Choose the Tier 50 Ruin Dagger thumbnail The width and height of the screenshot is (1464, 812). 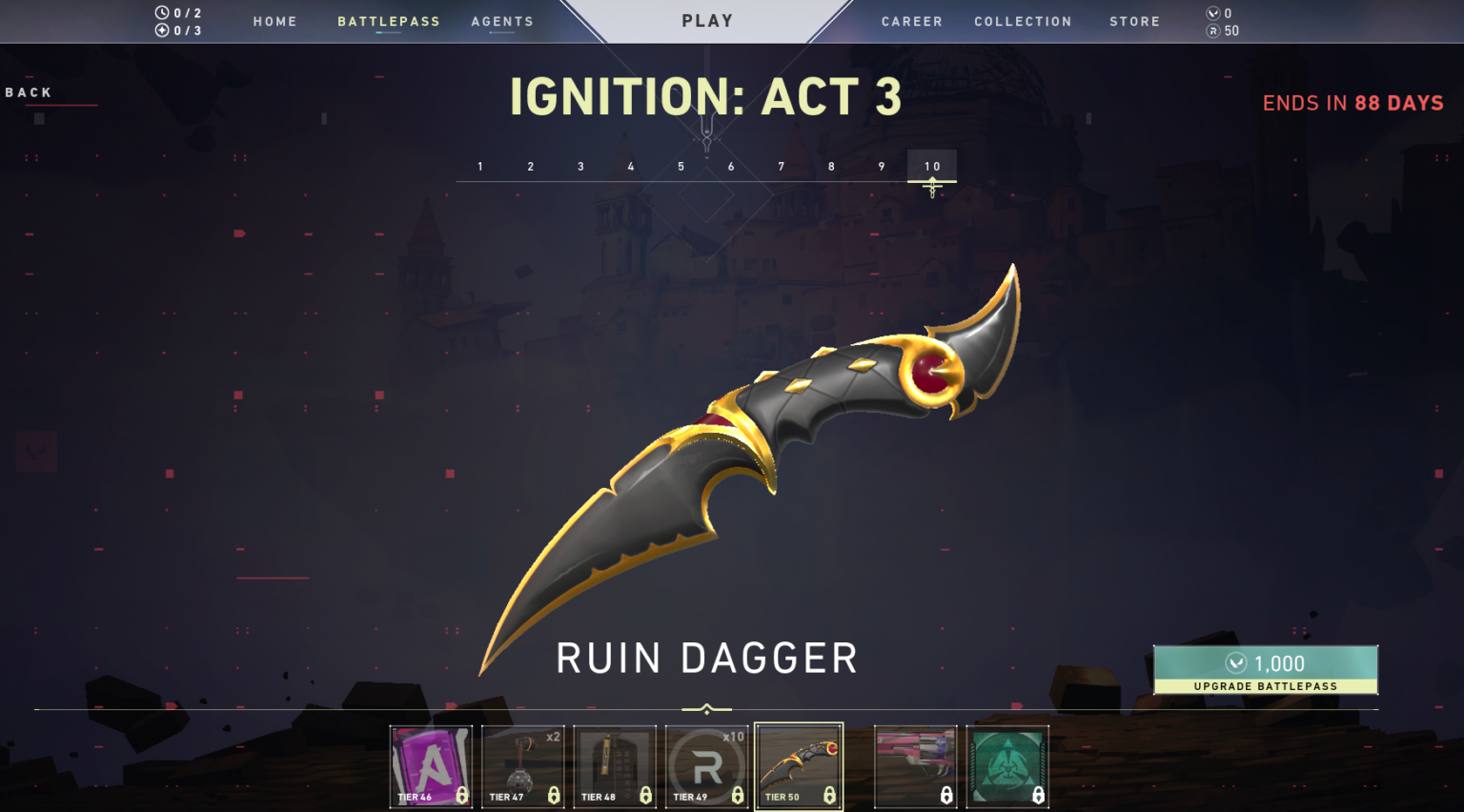799,767
